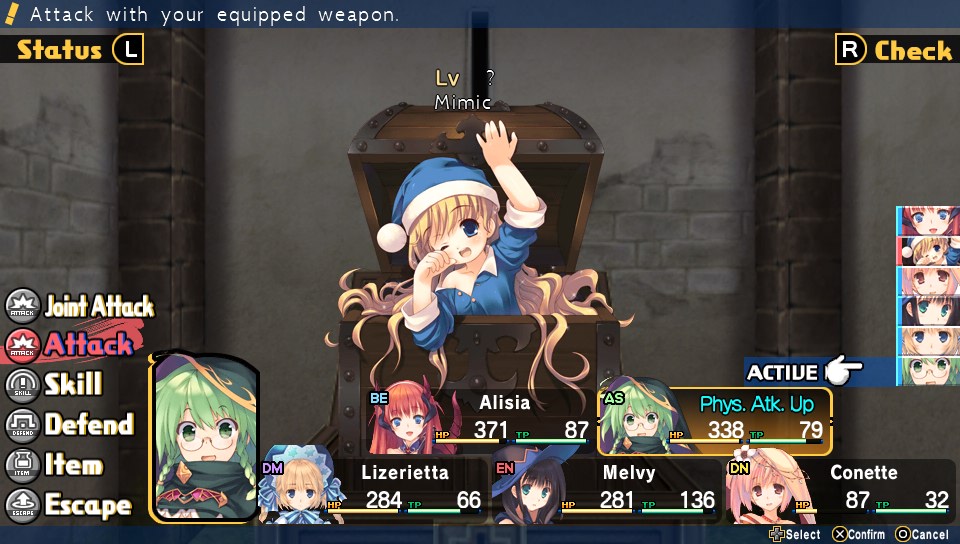Select Alisia's party panel
The height and width of the screenshot is (544, 960).
click(480, 418)
